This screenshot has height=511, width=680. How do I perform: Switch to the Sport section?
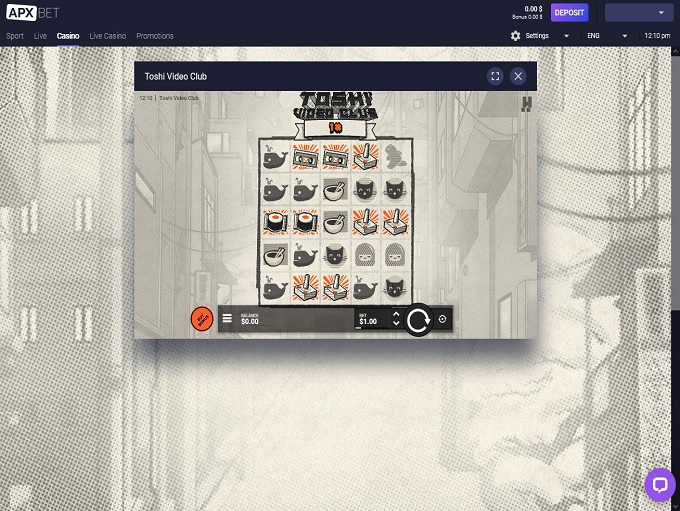pyautogui.click(x=15, y=36)
